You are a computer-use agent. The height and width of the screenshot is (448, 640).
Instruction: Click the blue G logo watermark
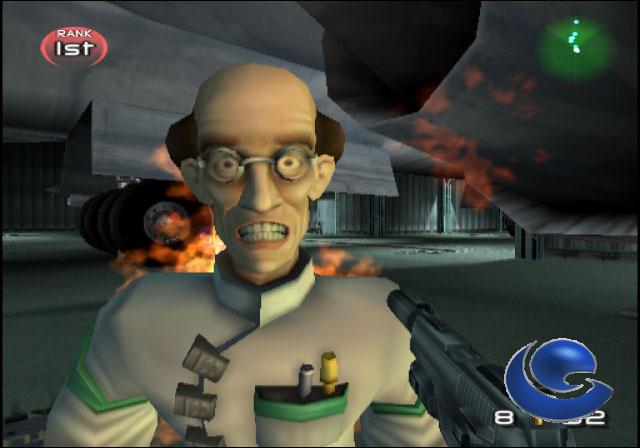click(x=557, y=378)
